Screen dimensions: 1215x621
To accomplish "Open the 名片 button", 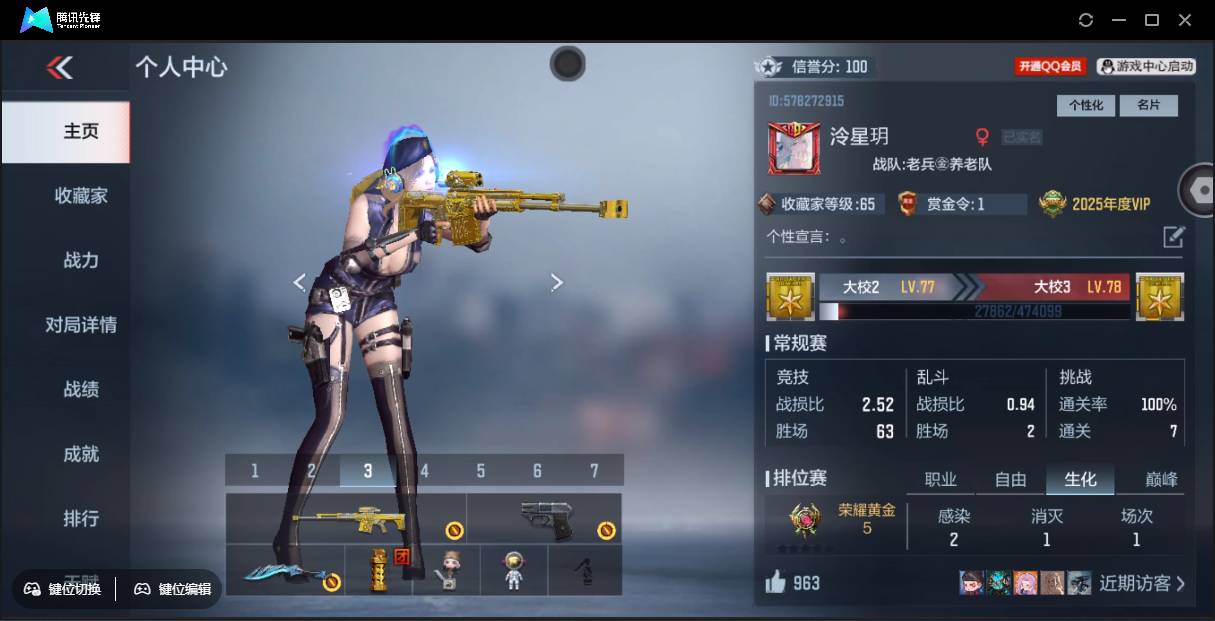I will (x=1148, y=105).
